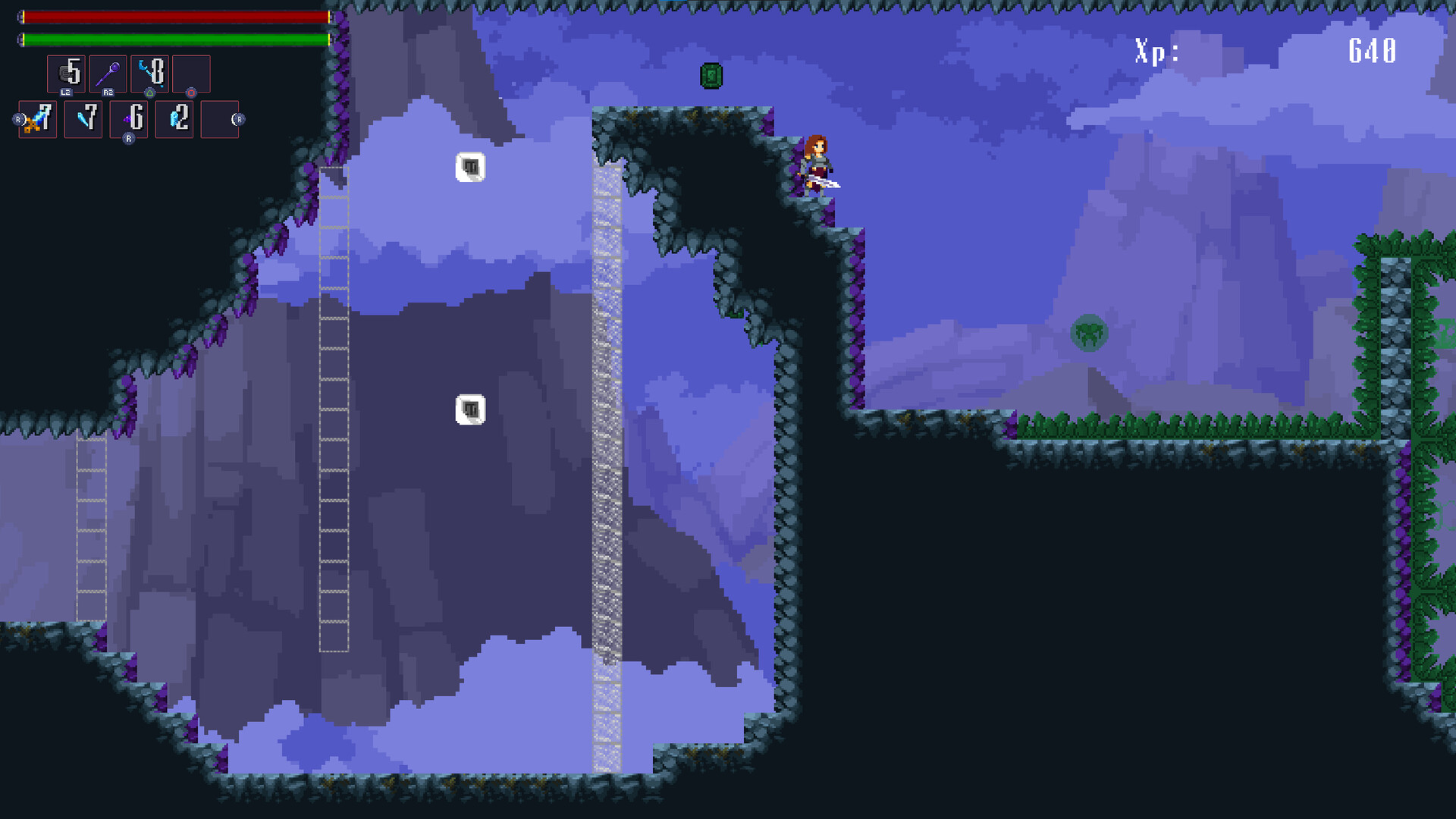Click the R button badge beside the sword slot

point(17,118)
